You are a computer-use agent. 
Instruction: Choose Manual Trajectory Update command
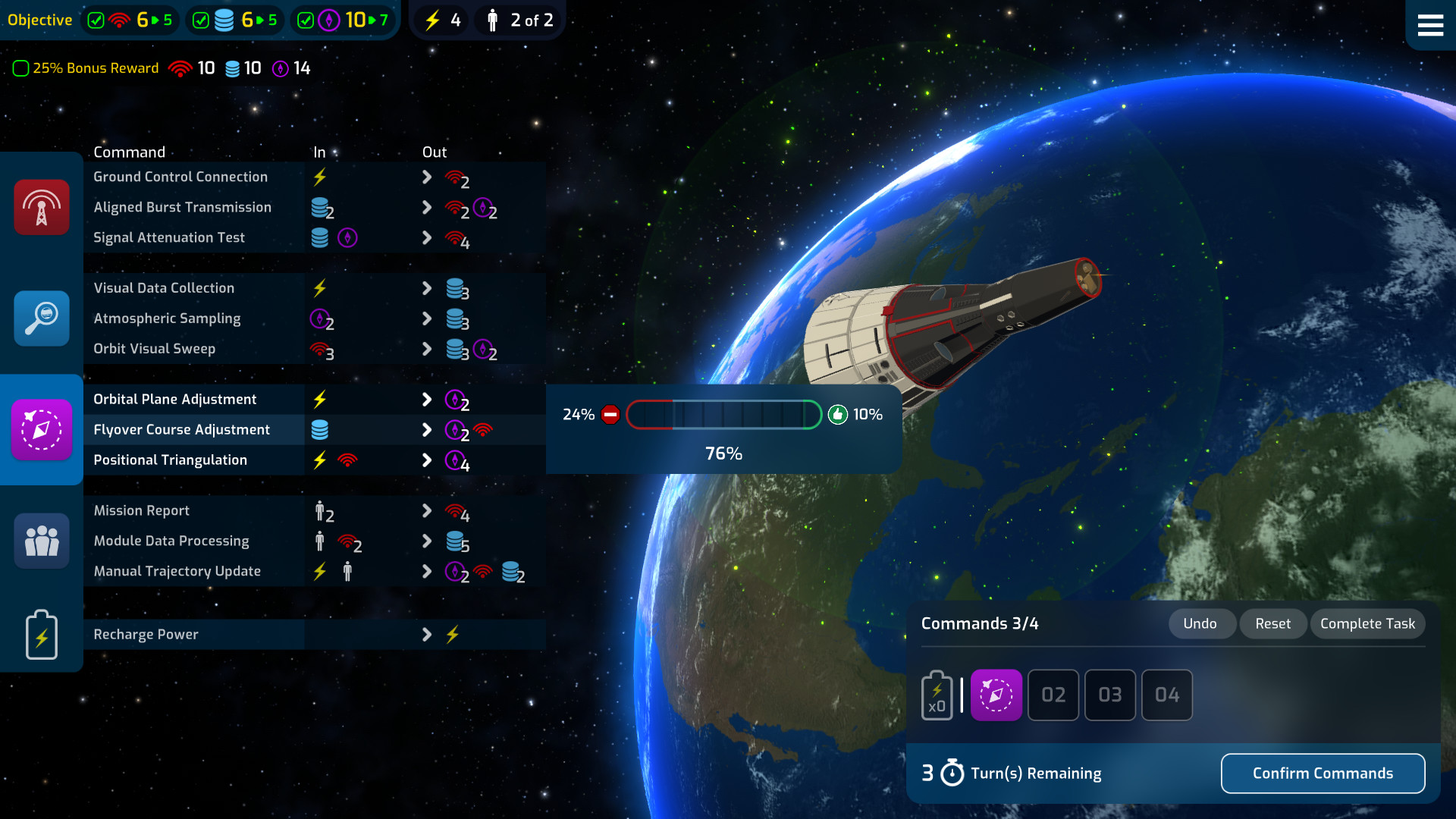pos(177,571)
